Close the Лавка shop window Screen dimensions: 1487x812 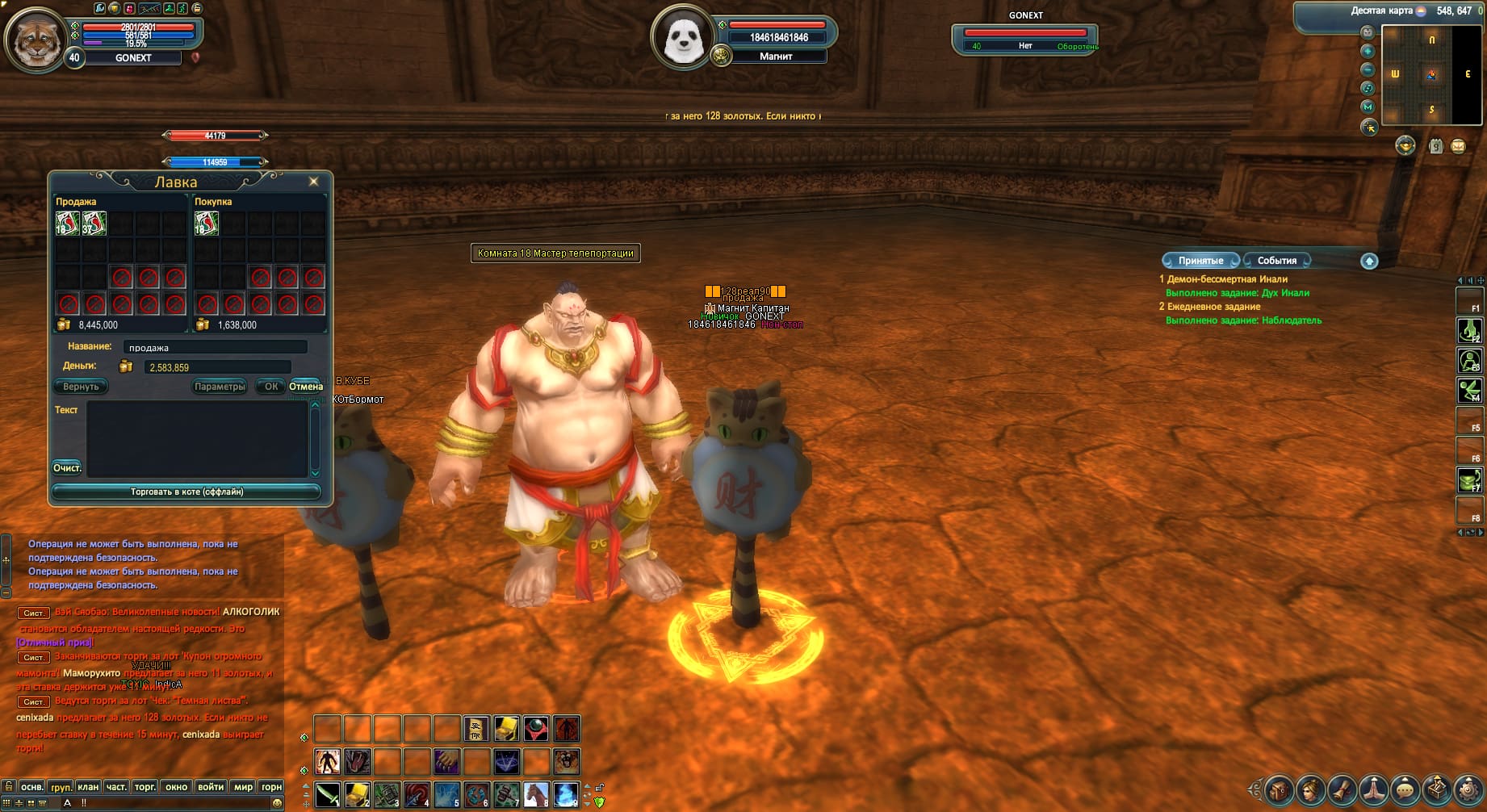[x=314, y=182]
